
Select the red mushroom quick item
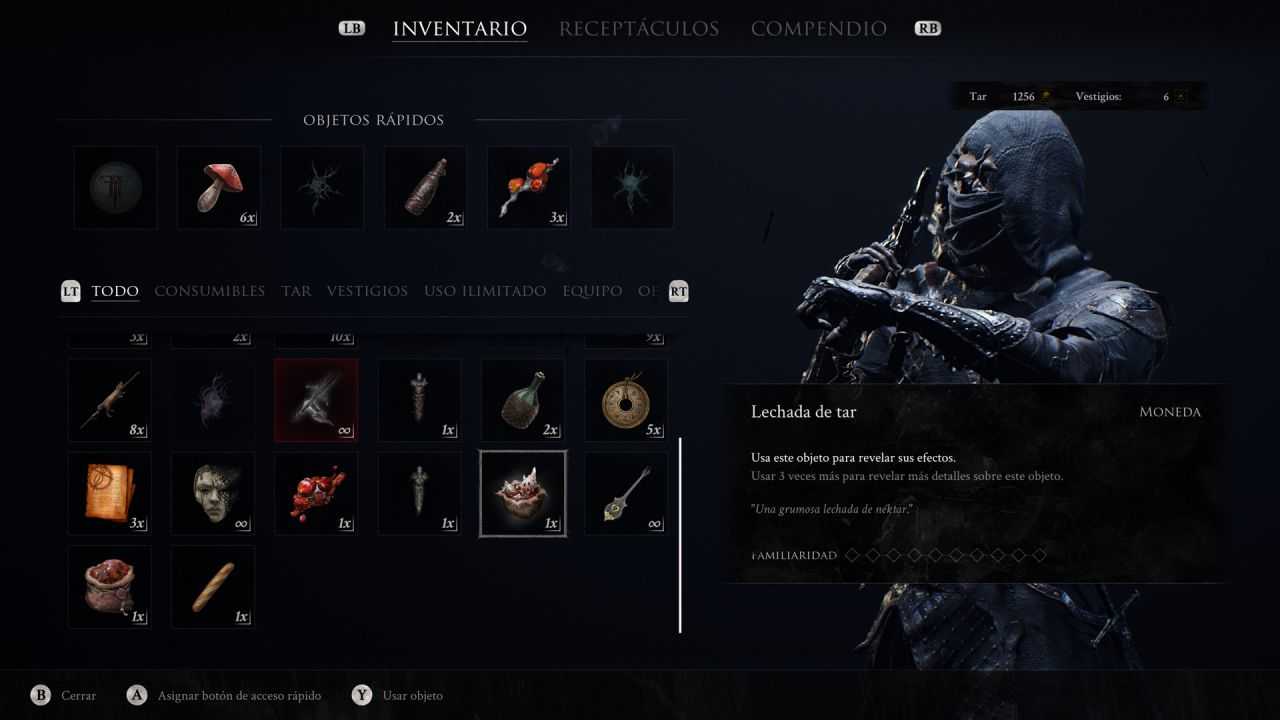pyautogui.click(x=217, y=186)
